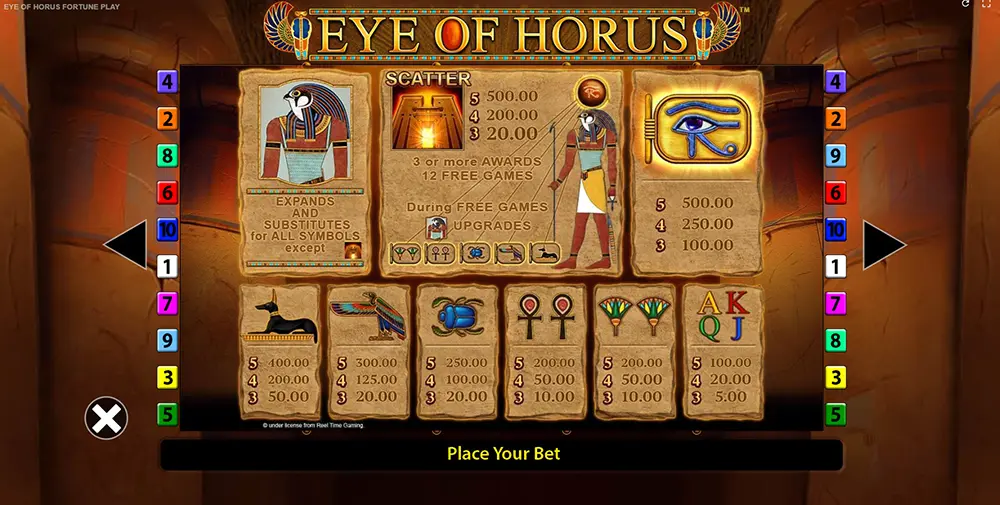Reload the game with the refresh icon
1000x505 pixels.
[x=965, y=5]
